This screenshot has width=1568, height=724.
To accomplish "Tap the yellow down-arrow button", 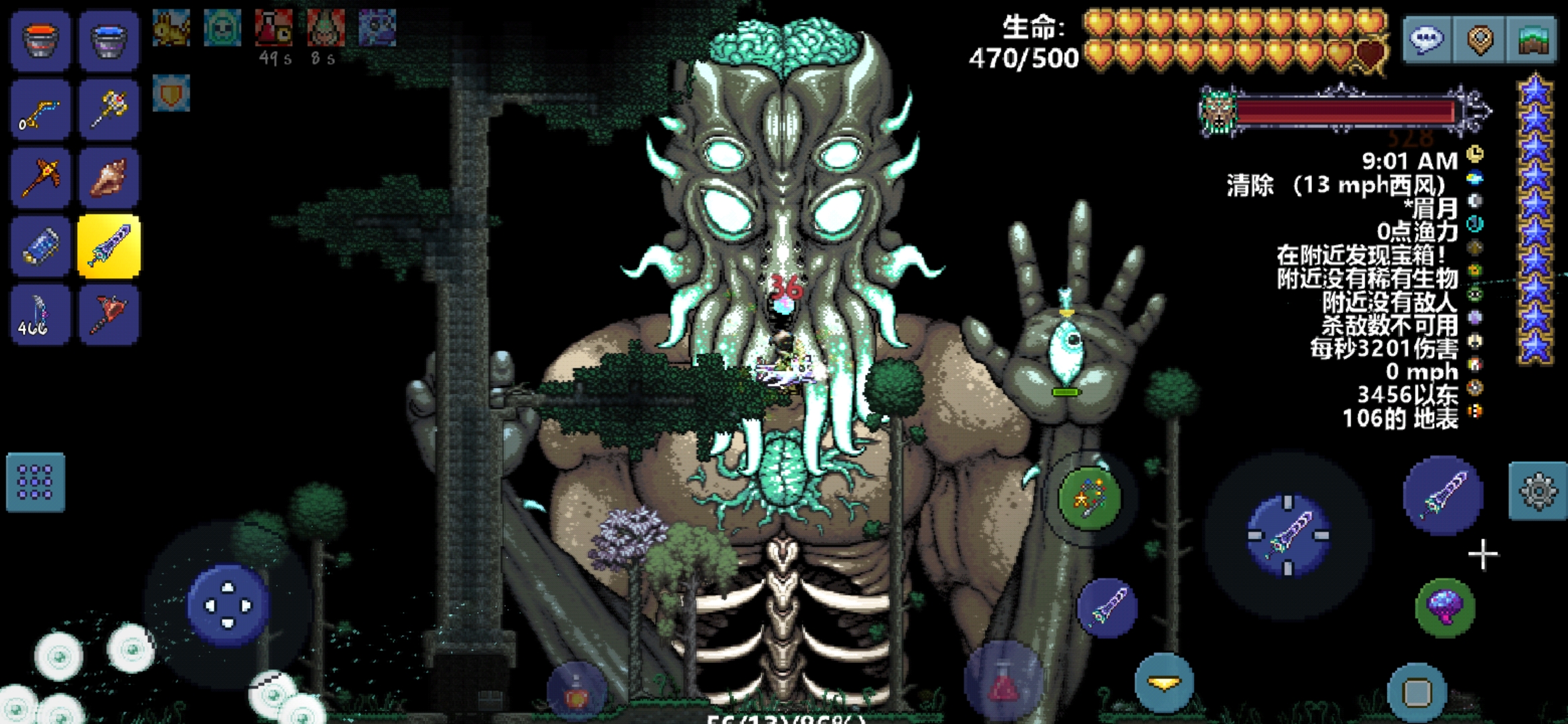I will tap(1164, 682).
